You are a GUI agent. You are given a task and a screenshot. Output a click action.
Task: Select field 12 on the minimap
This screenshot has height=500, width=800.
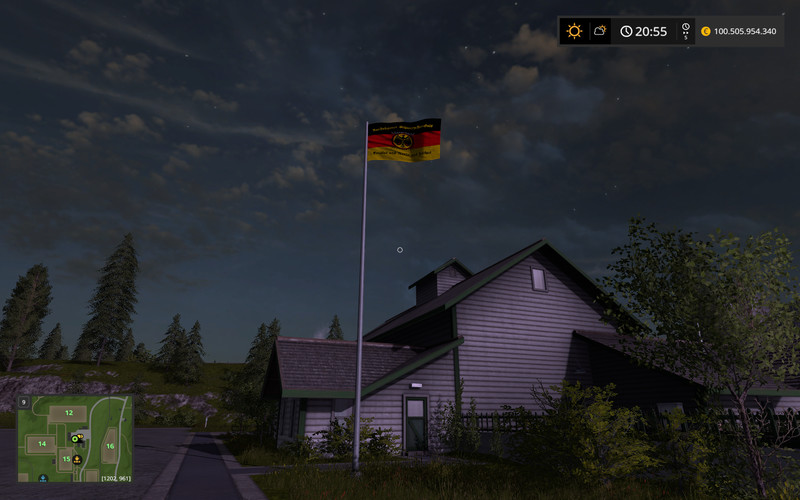click(x=69, y=412)
